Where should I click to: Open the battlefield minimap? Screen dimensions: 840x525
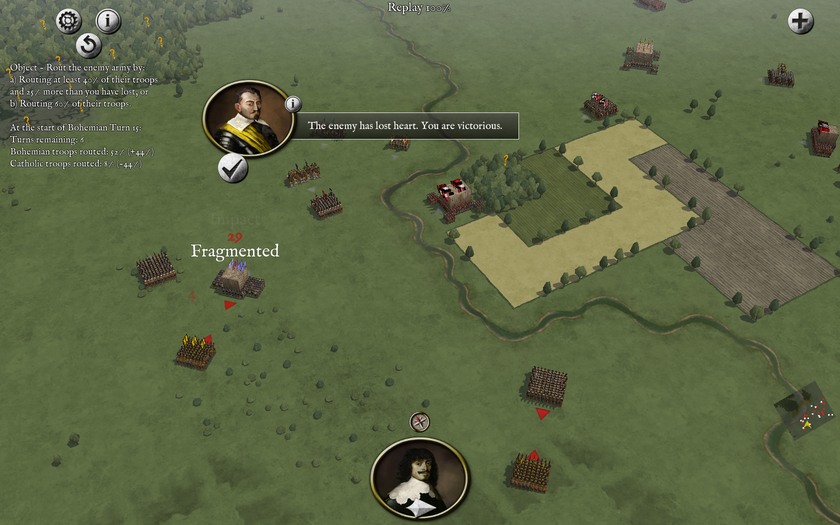click(x=804, y=412)
